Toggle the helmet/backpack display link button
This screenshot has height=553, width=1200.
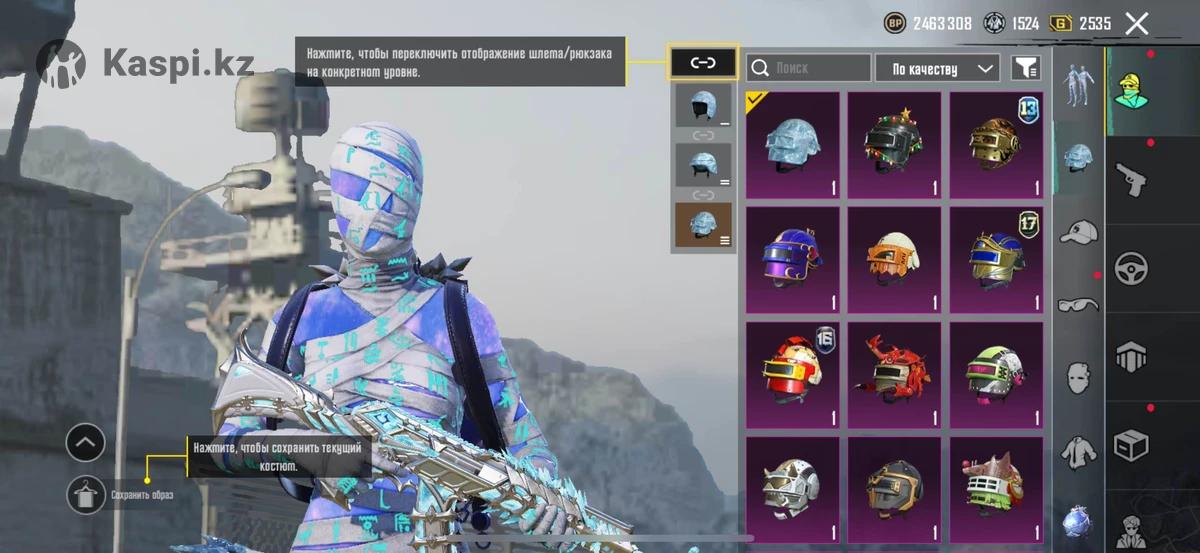[x=703, y=64]
